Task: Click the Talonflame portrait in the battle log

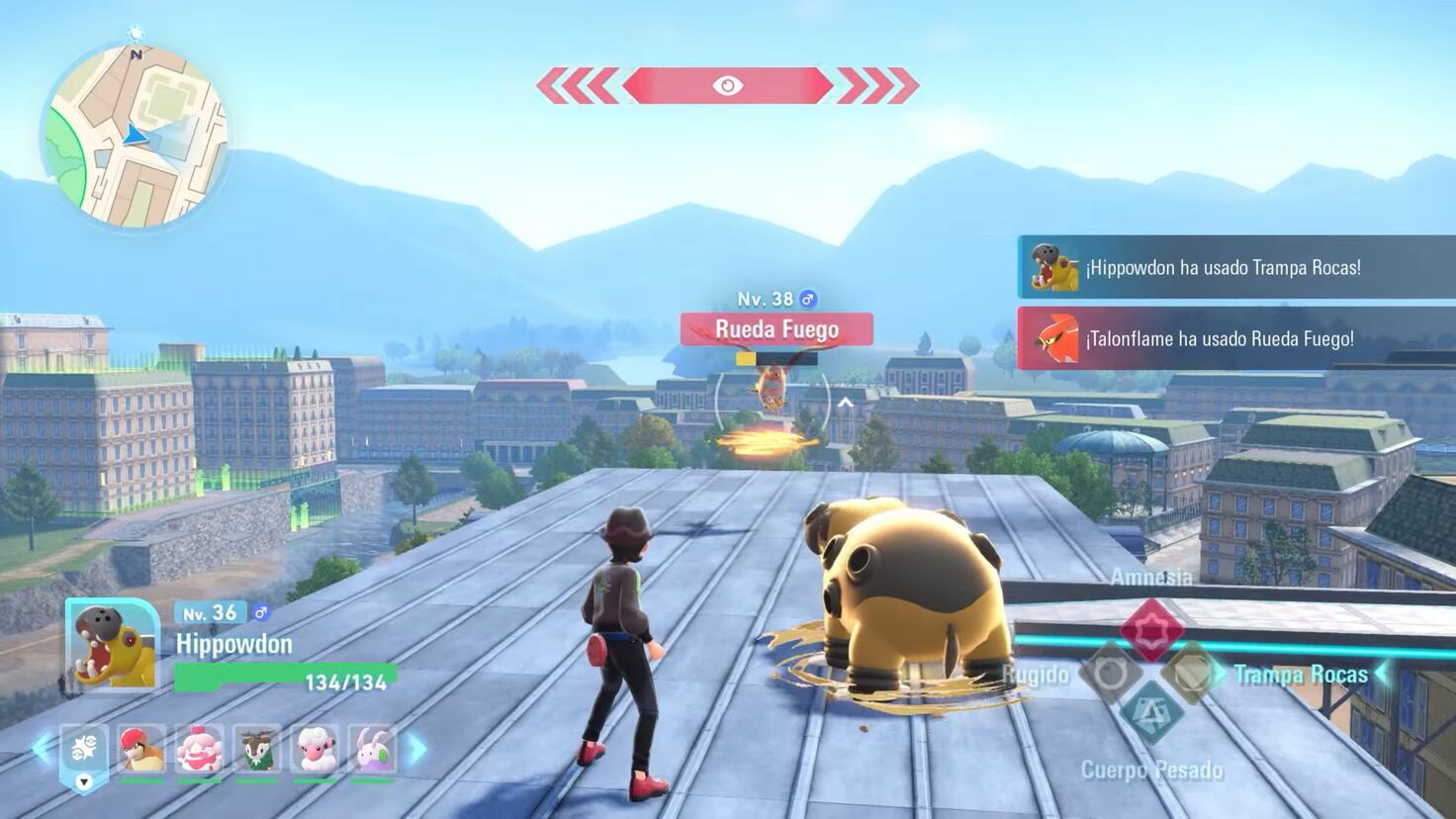Action: [1055, 338]
